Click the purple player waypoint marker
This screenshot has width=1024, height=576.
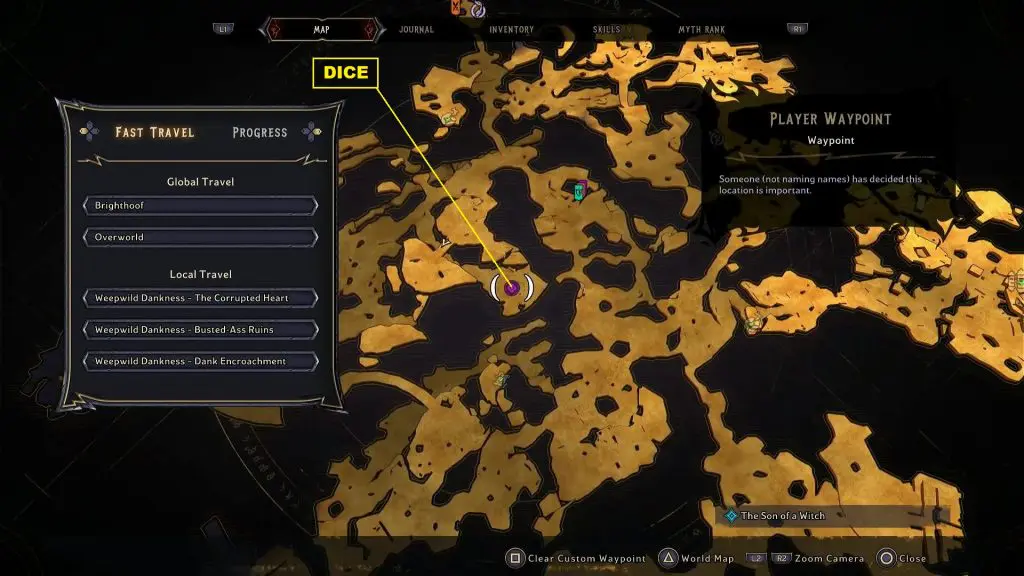[512, 288]
